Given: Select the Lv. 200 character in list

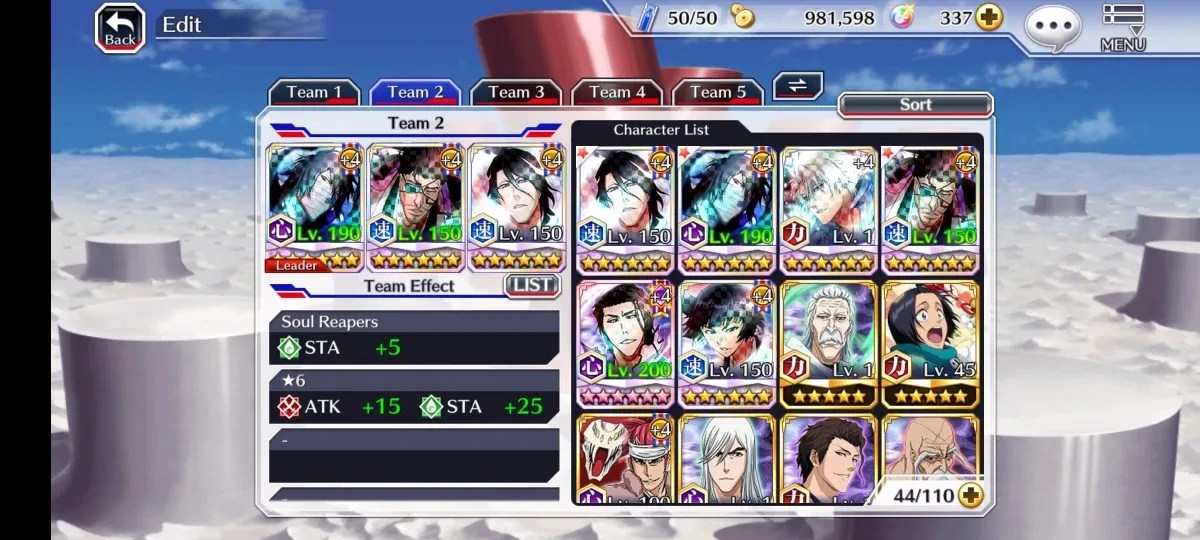Looking at the screenshot, I should tap(626, 343).
